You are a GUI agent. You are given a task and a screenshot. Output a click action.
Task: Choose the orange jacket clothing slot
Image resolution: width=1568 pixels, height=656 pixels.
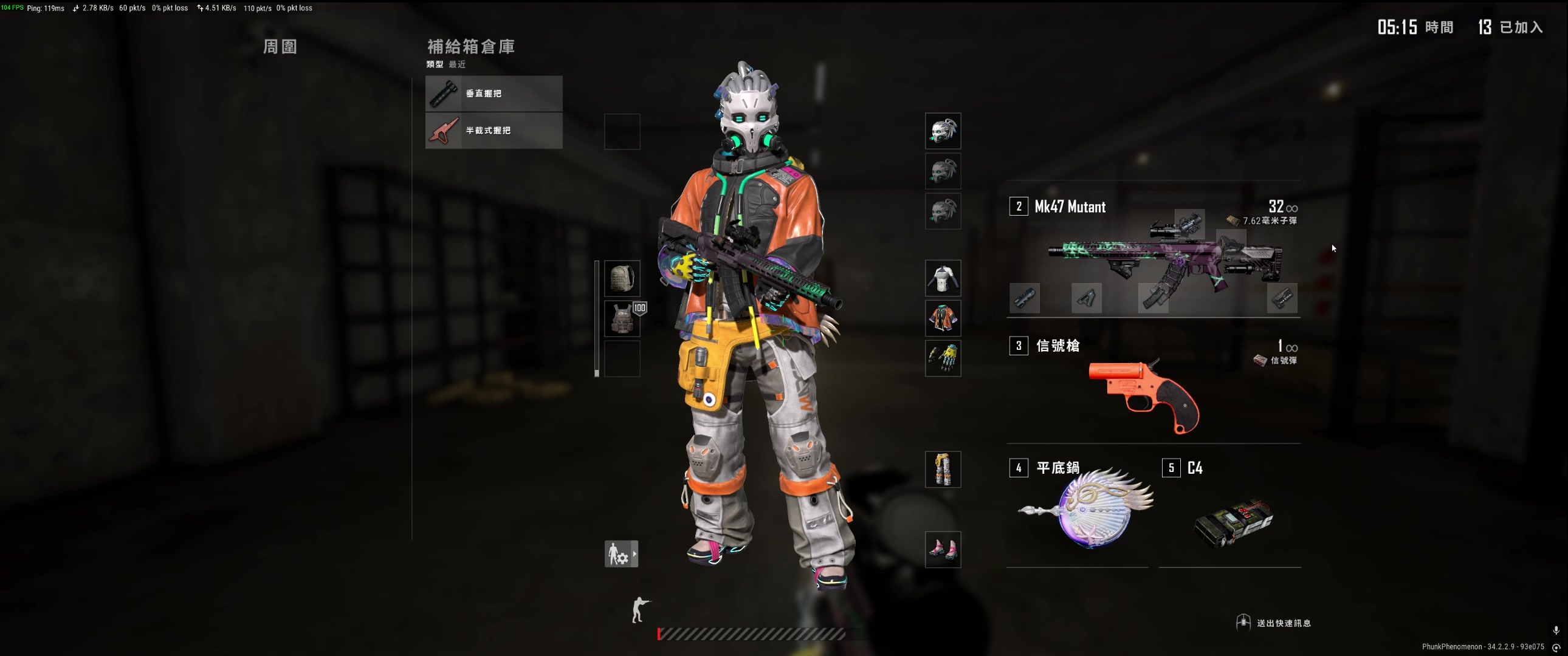943,319
